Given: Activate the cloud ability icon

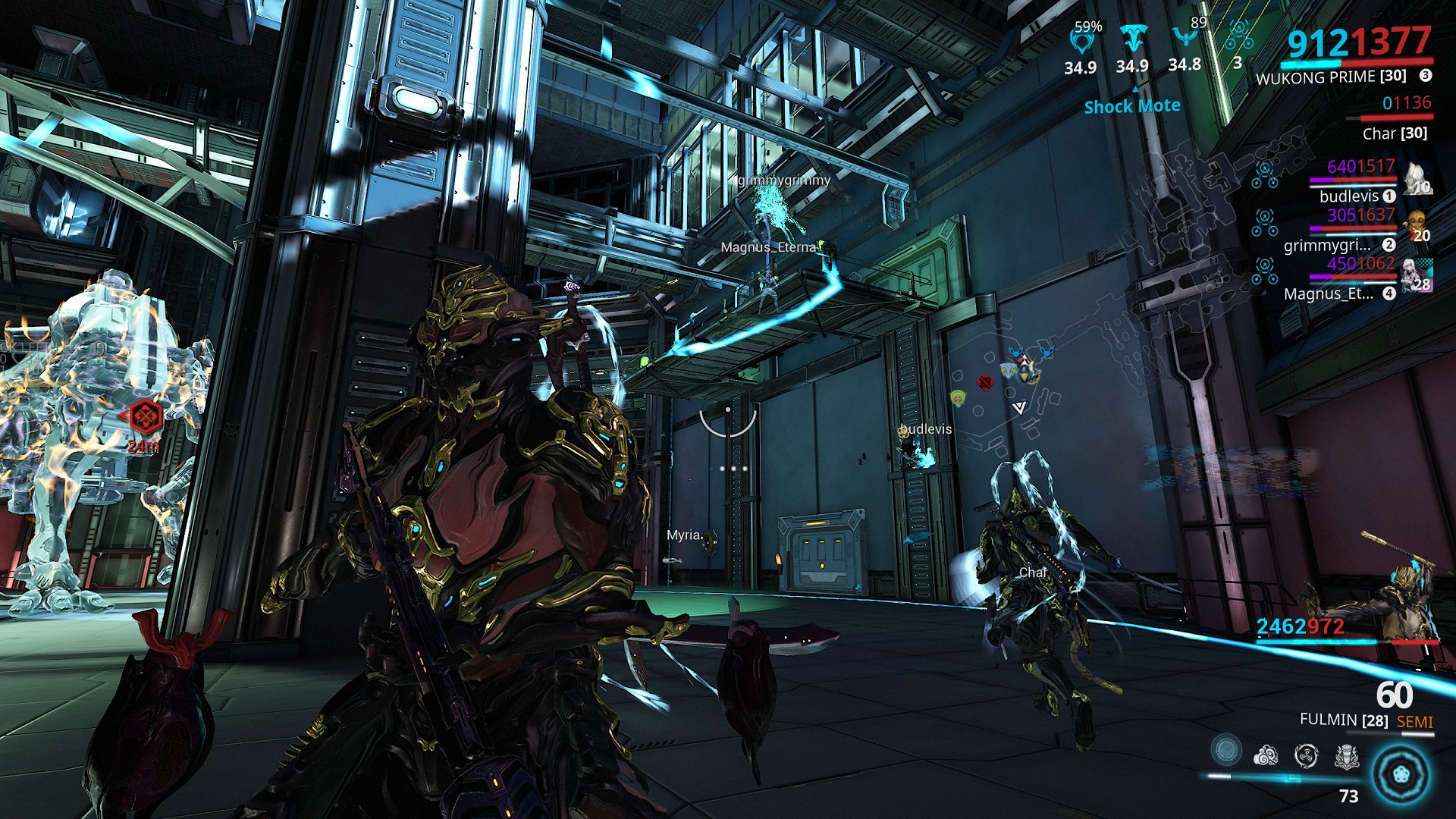Looking at the screenshot, I should 1266,755.
